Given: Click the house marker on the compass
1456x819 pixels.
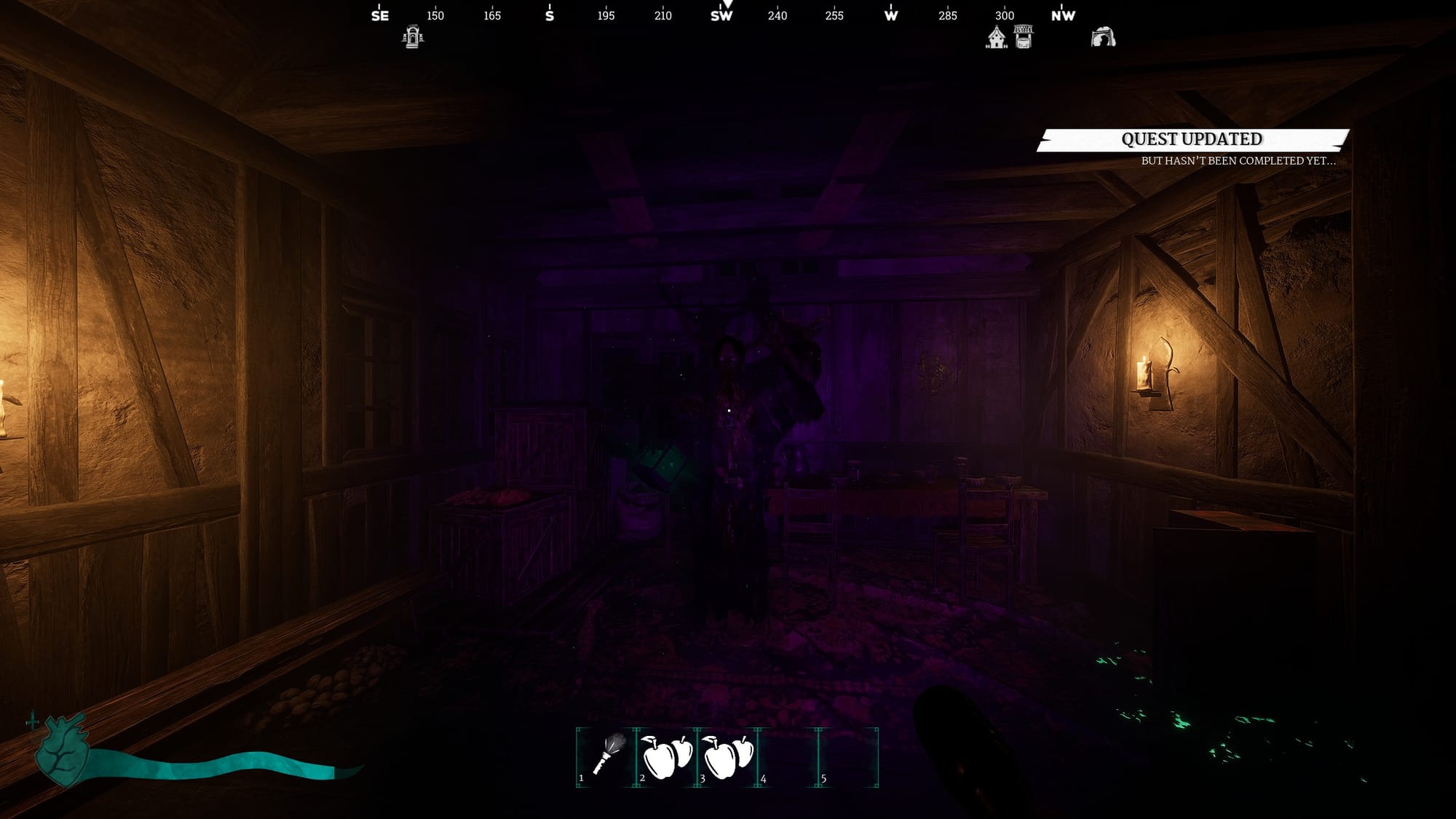Looking at the screenshot, I should tap(996, 37).
